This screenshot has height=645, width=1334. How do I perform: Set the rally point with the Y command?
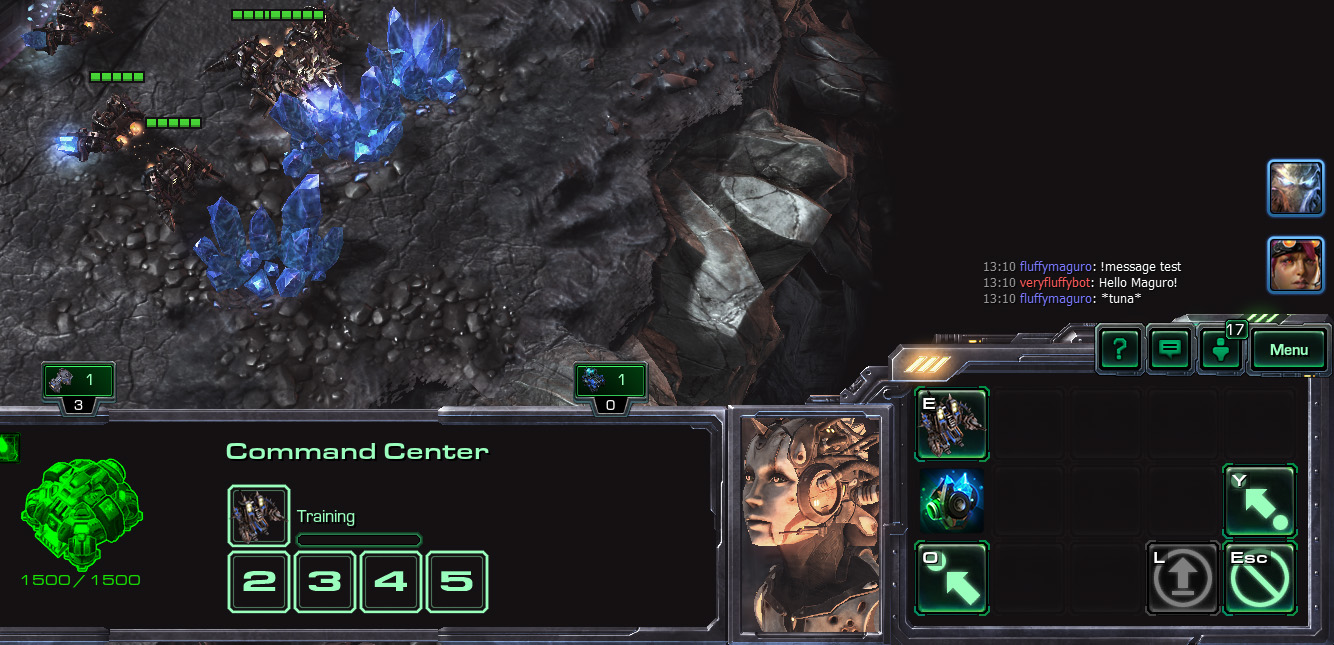[1259, 501]
